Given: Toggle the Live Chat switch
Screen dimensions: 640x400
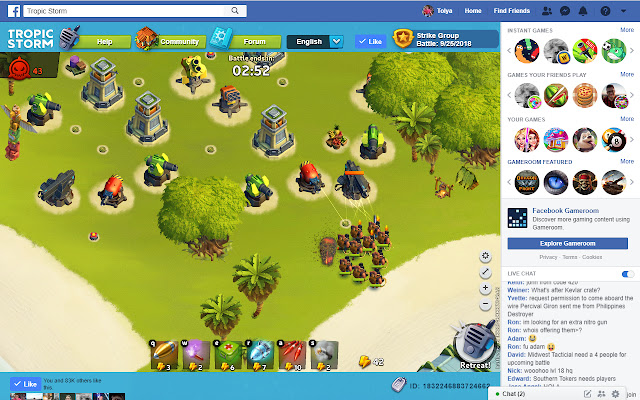Looking at the screenshot, I should click(x=627, y=273).
